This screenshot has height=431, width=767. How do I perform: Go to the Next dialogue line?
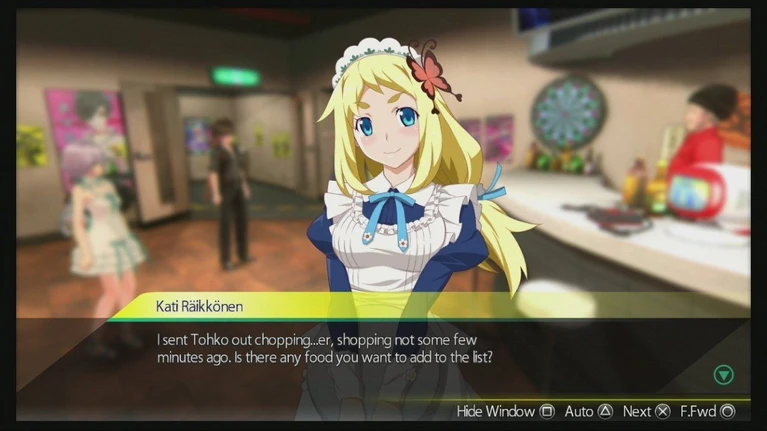tap(645, 411)
